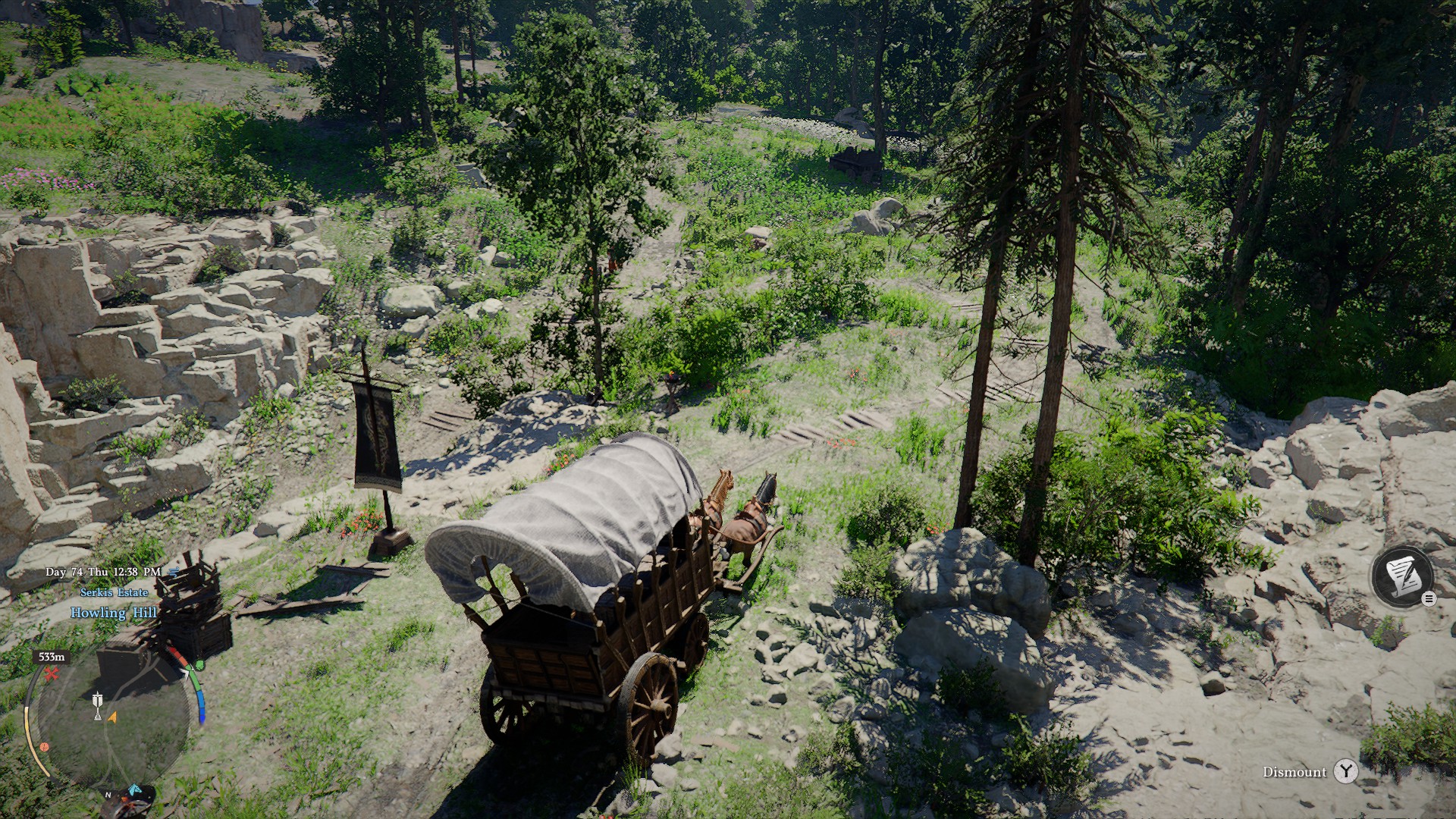Viewport: 1456px width, 819px height.
Task: Click the wind weather icon beside the clock
Action: click(x=173, y=572)
